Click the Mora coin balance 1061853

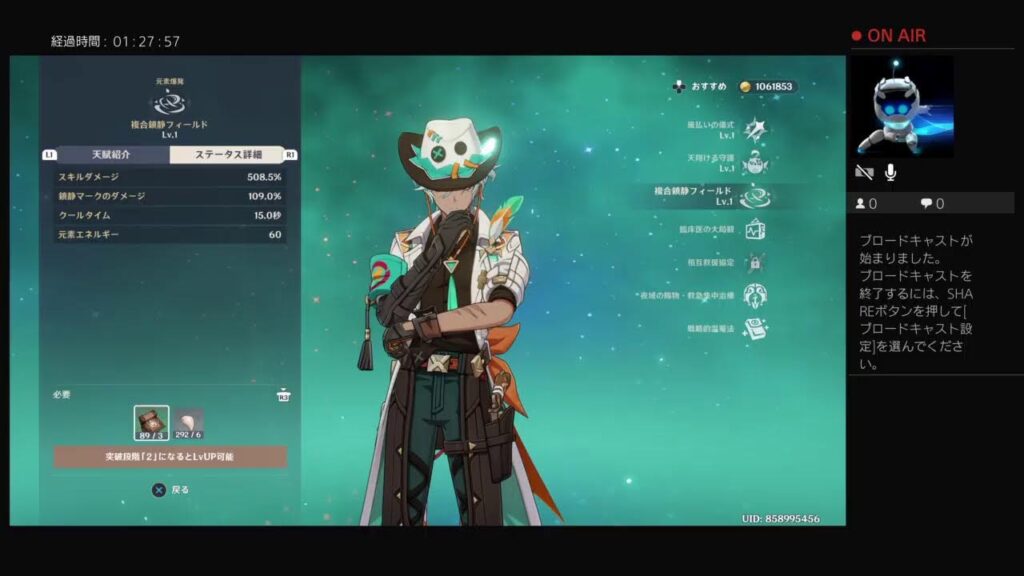[767, 87]
